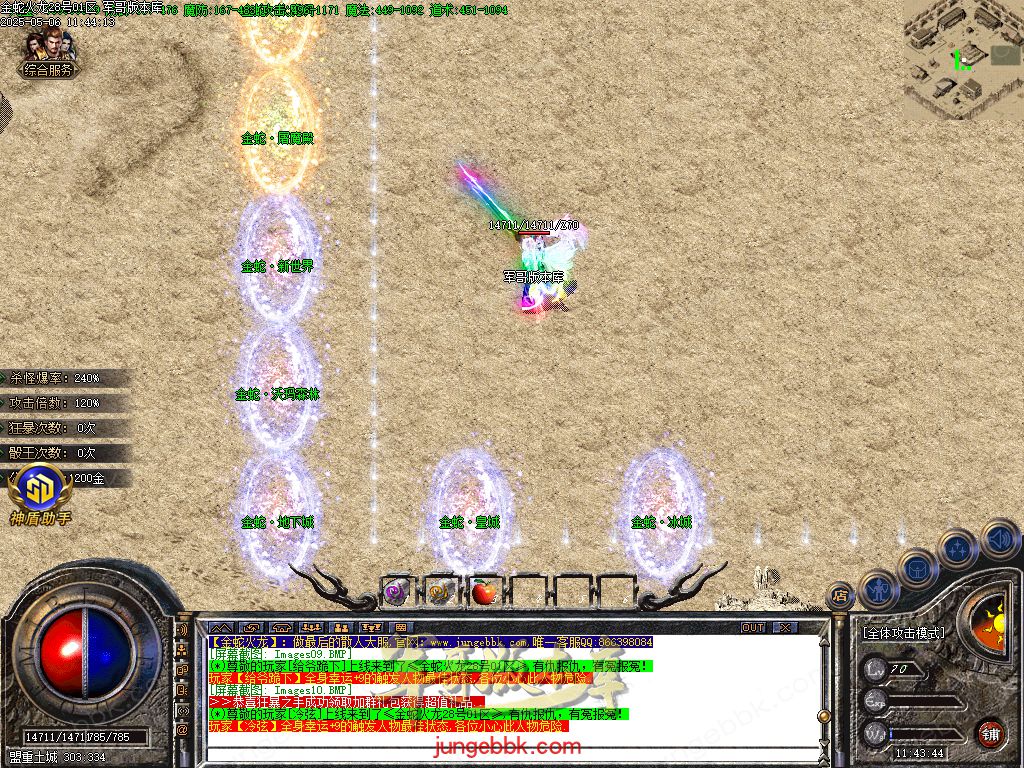This screenshot has width=1024, height=768.
Task: Open the skills sparkle icon
Action: point(957,549)
